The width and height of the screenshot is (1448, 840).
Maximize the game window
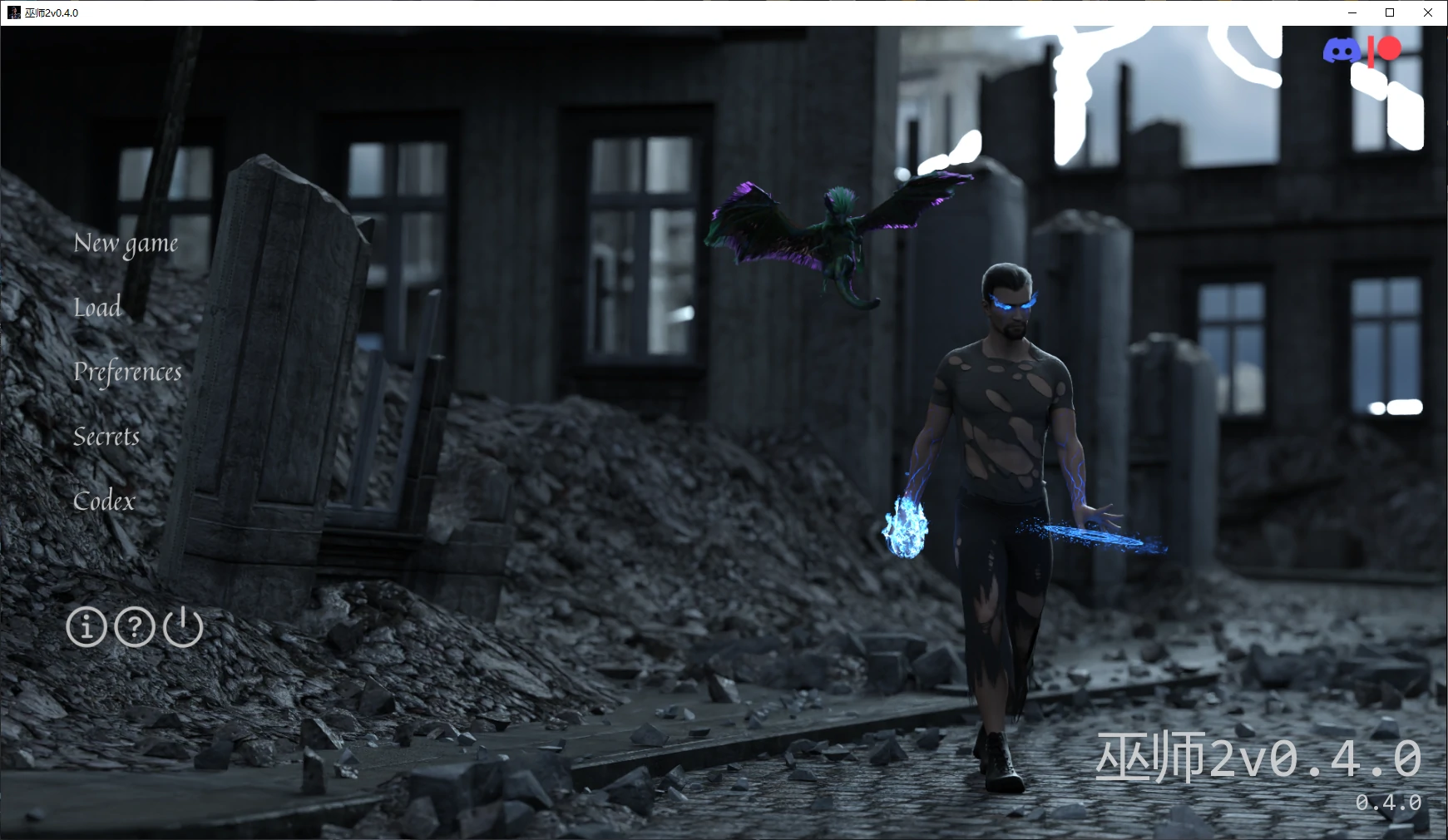1389,12
